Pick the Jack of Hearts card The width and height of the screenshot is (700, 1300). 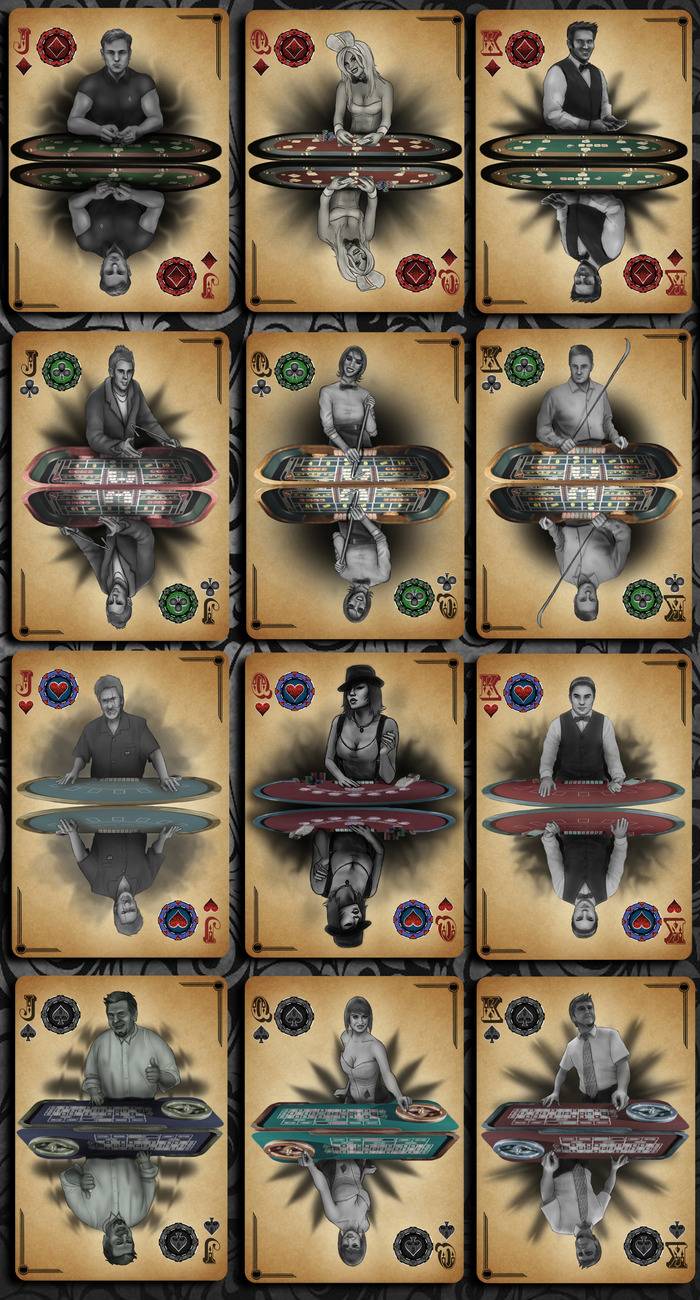click(x=120, y=805)
